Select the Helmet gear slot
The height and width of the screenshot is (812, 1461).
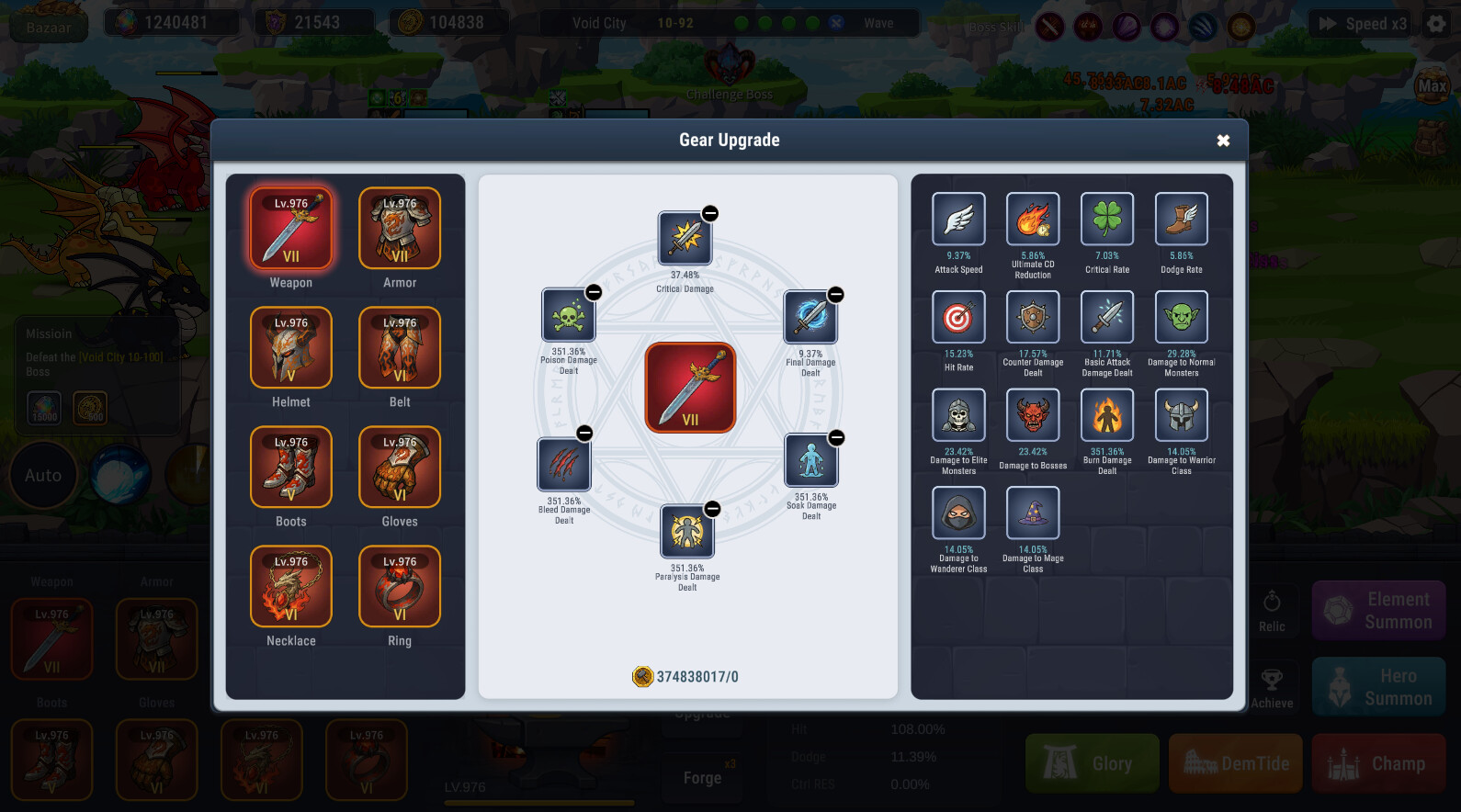coord(290,348)
